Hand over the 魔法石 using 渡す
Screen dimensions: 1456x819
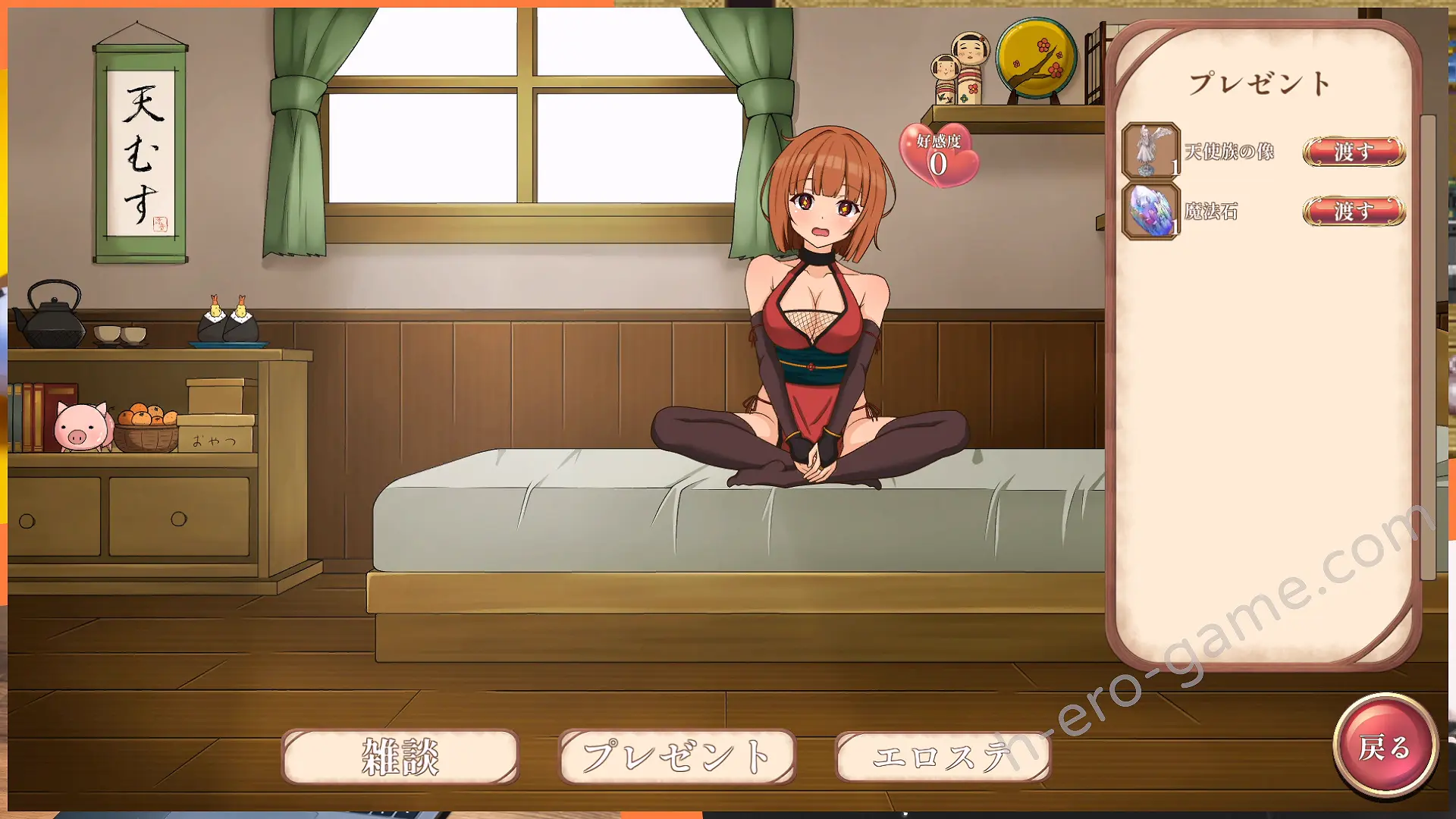(x=1354, y=211)
